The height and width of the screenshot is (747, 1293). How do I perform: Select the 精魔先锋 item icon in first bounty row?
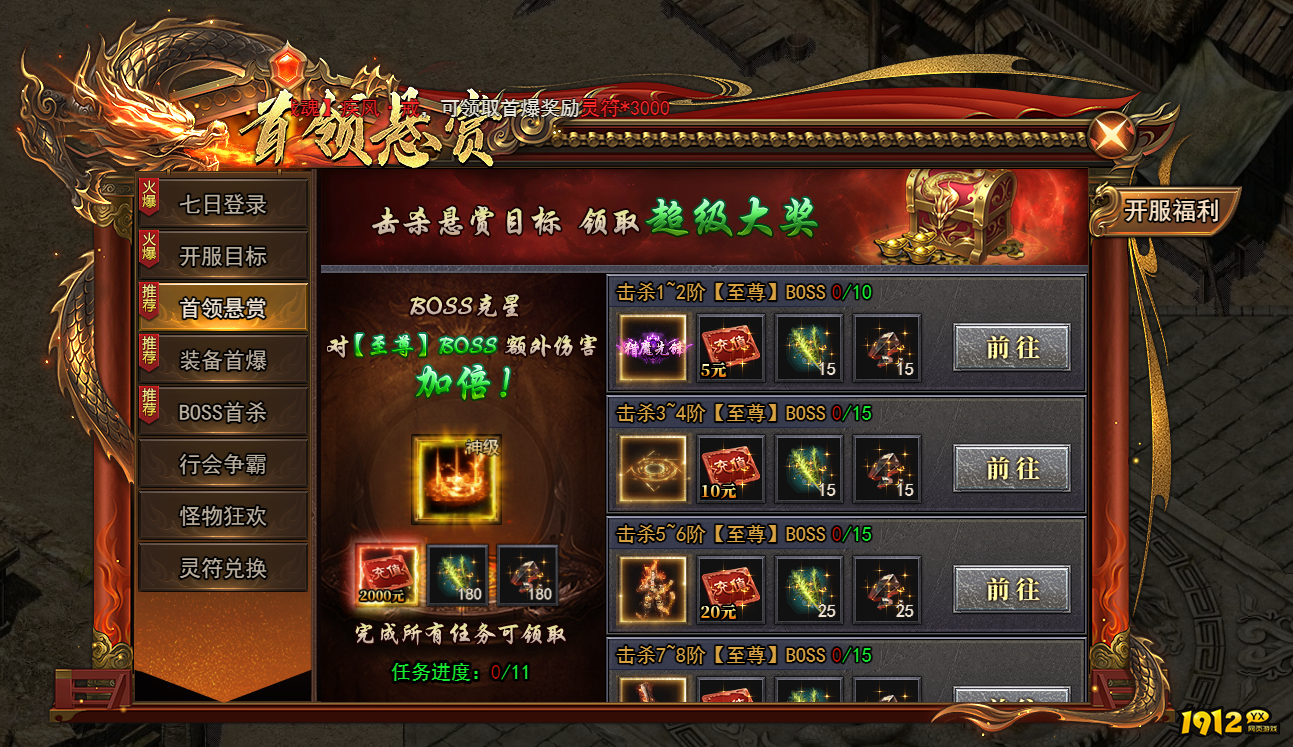tap(655, 349)
